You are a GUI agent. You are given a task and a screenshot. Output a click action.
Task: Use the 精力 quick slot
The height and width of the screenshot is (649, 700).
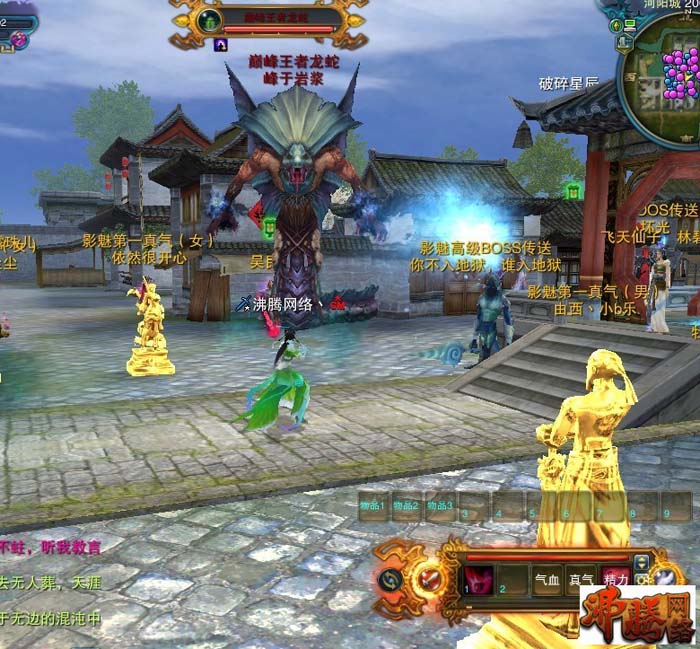615,580
